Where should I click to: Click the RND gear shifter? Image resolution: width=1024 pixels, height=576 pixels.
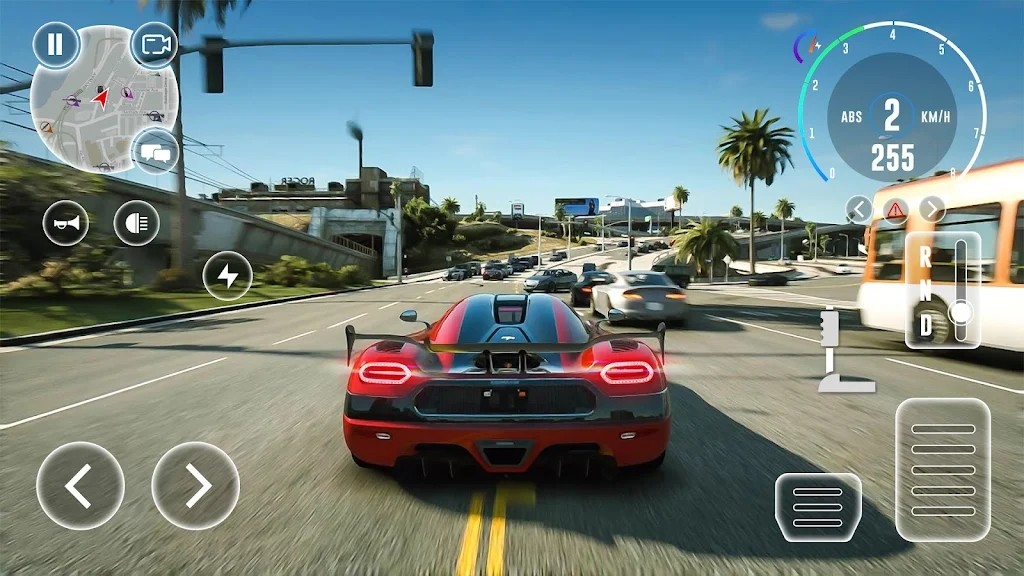[x=943, y=289]
